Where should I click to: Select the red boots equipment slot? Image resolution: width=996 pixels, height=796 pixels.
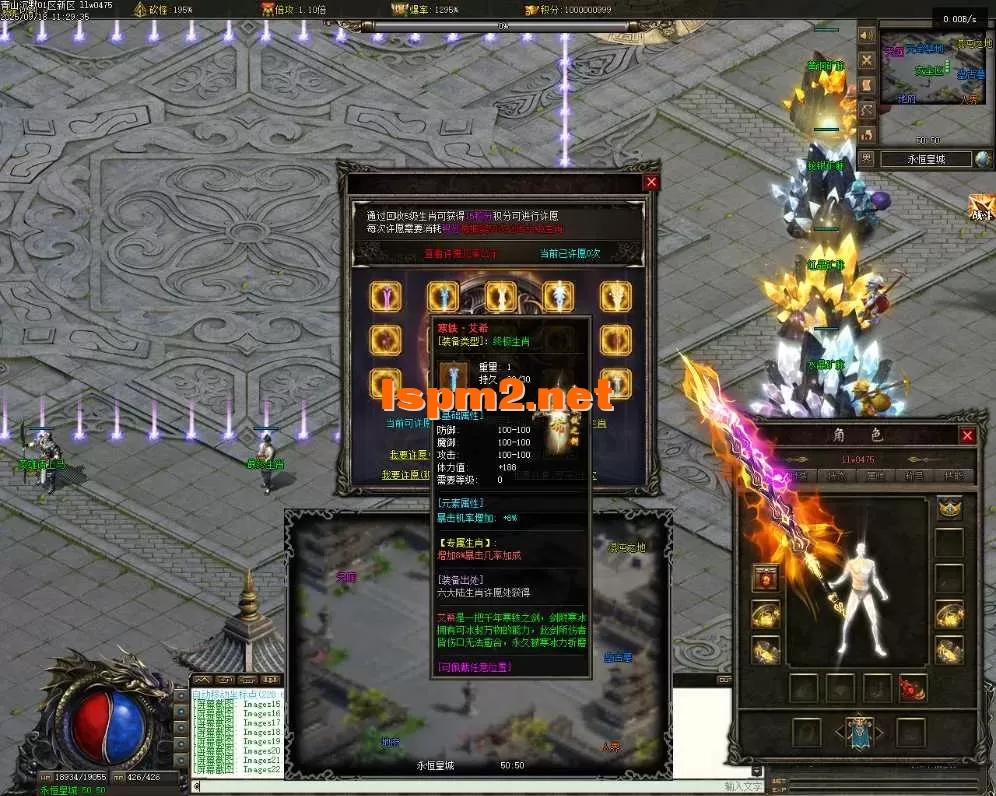912,688
